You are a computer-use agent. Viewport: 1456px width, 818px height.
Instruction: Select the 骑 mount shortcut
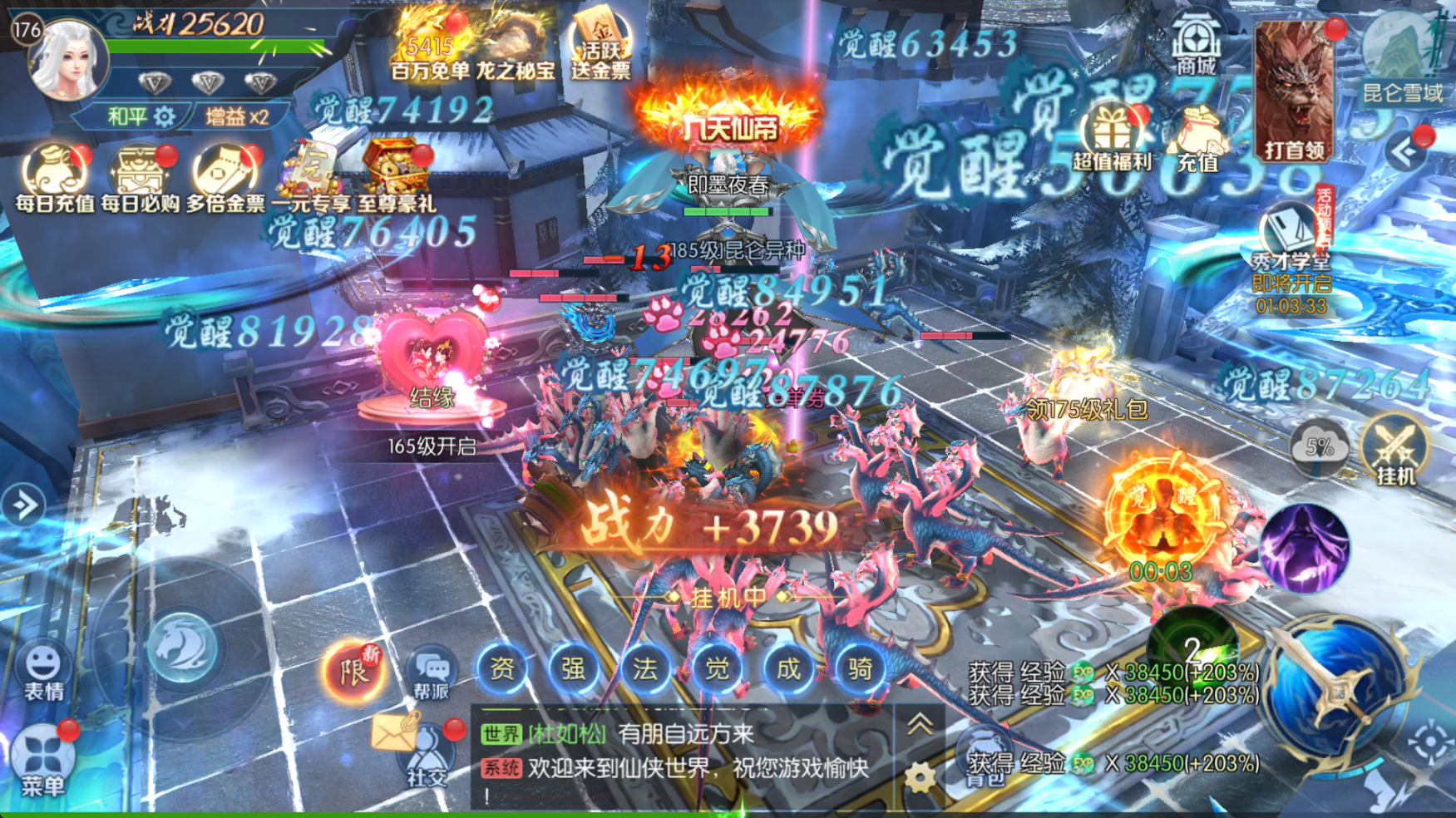tap(860, 668)
